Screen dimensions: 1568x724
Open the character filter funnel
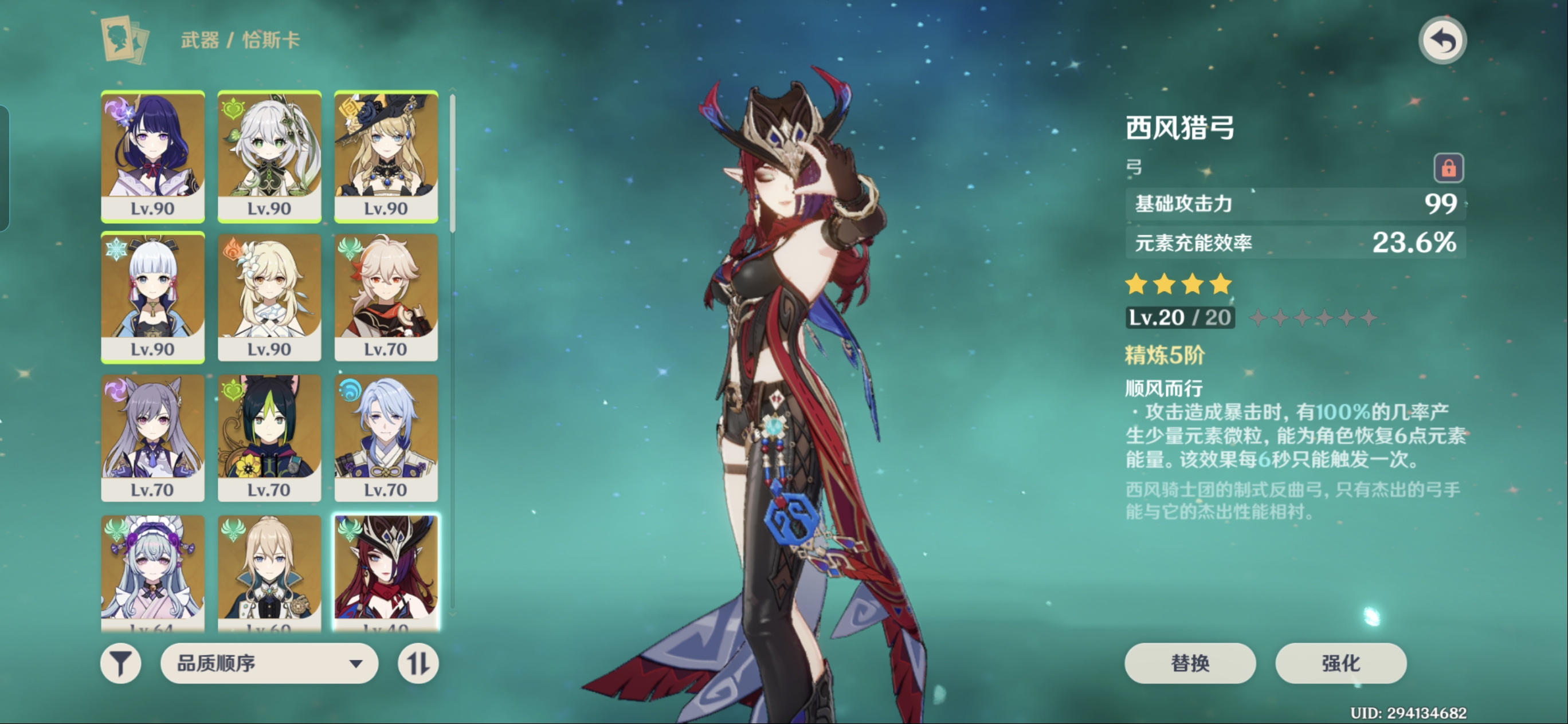(120, 663)
